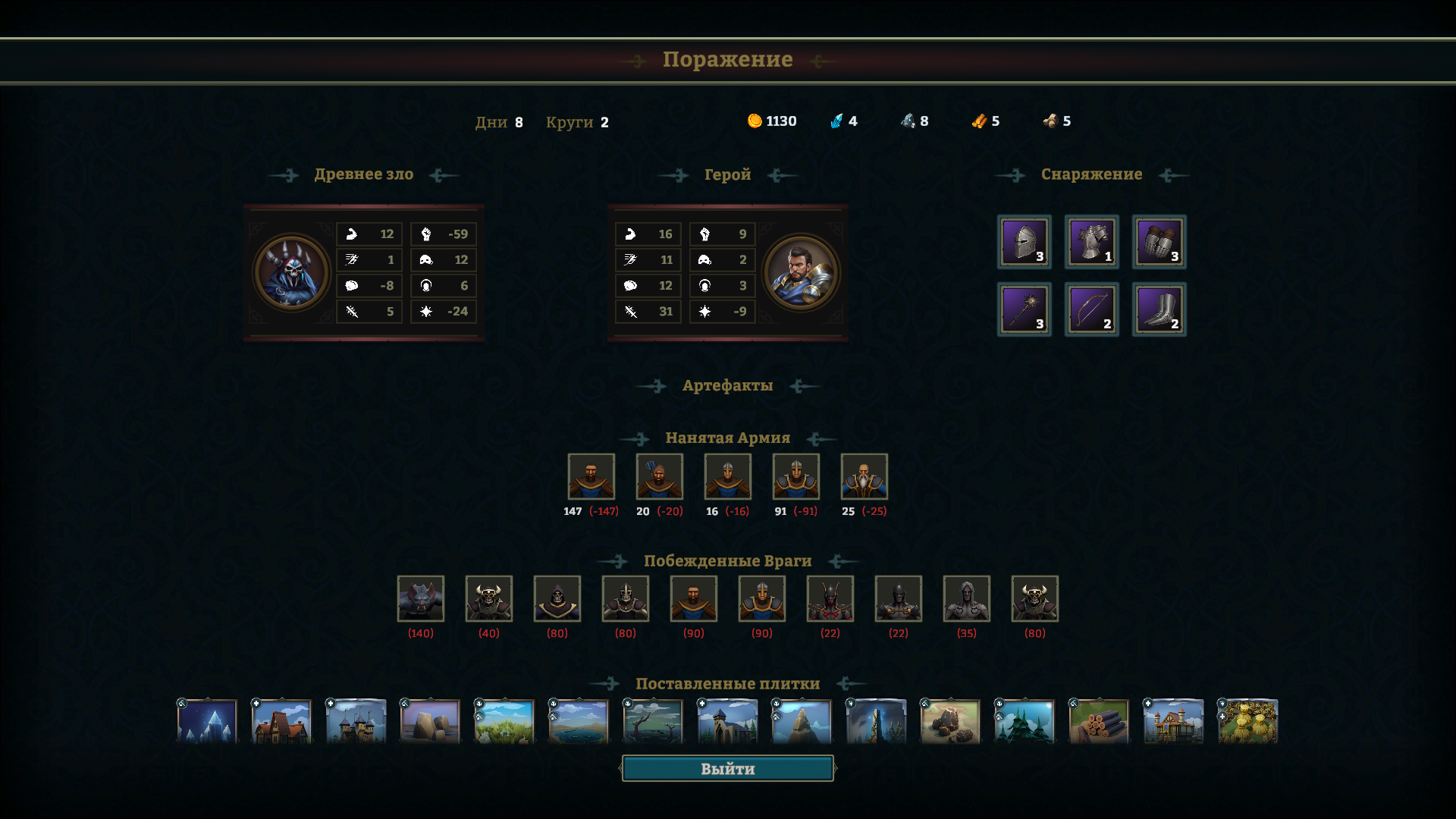Image resolution: width=1456 pixels, height=819 pixels.
Task: Select the armored boots slot
Action: coord(1159,309)
